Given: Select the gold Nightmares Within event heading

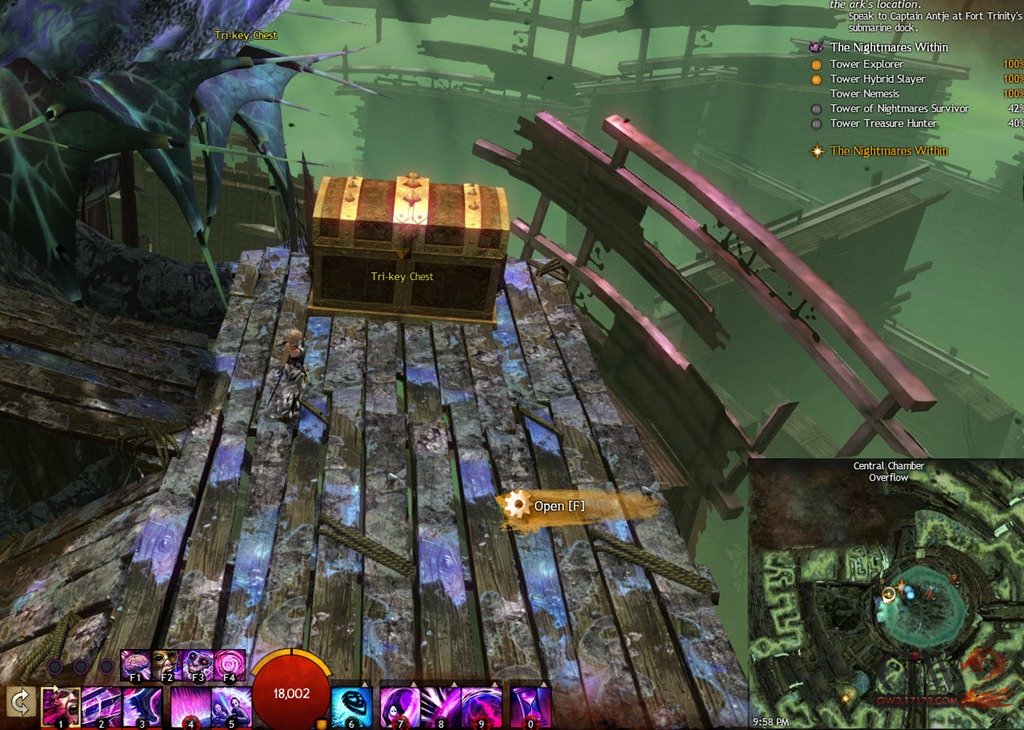Looking at the screenshot, I should click(889, 151).
